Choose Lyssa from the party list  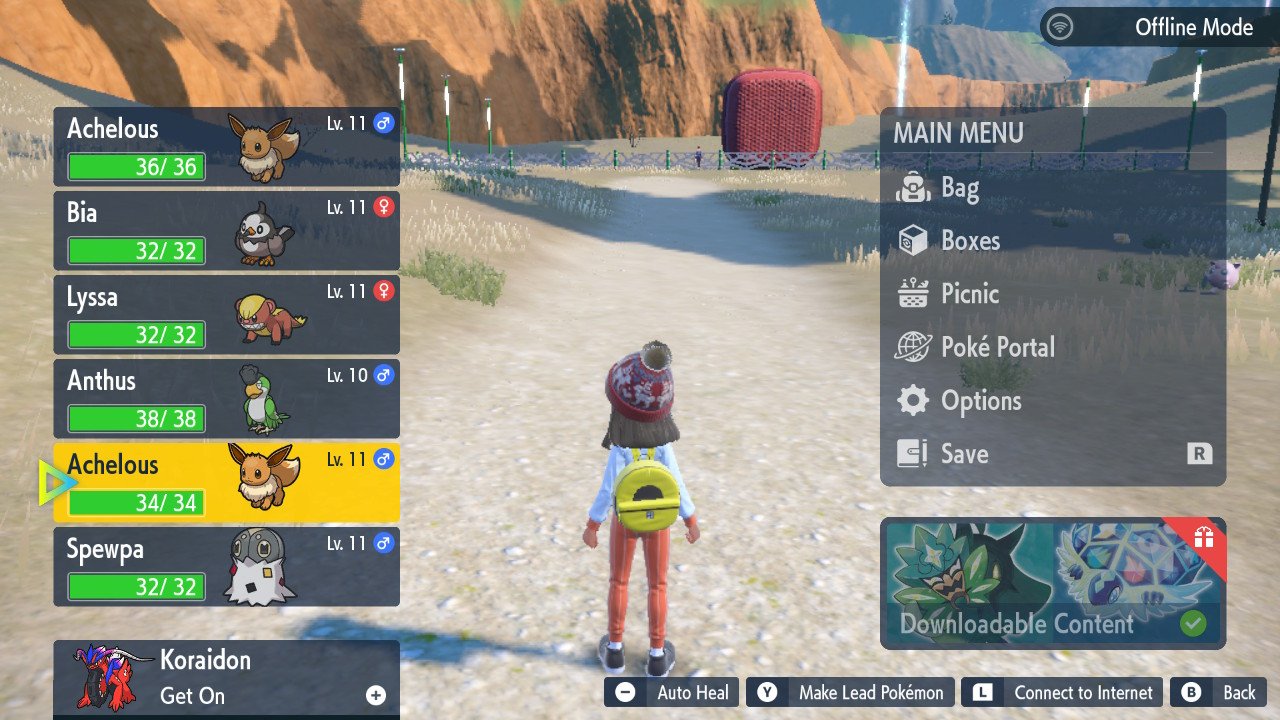pos(226,315)
